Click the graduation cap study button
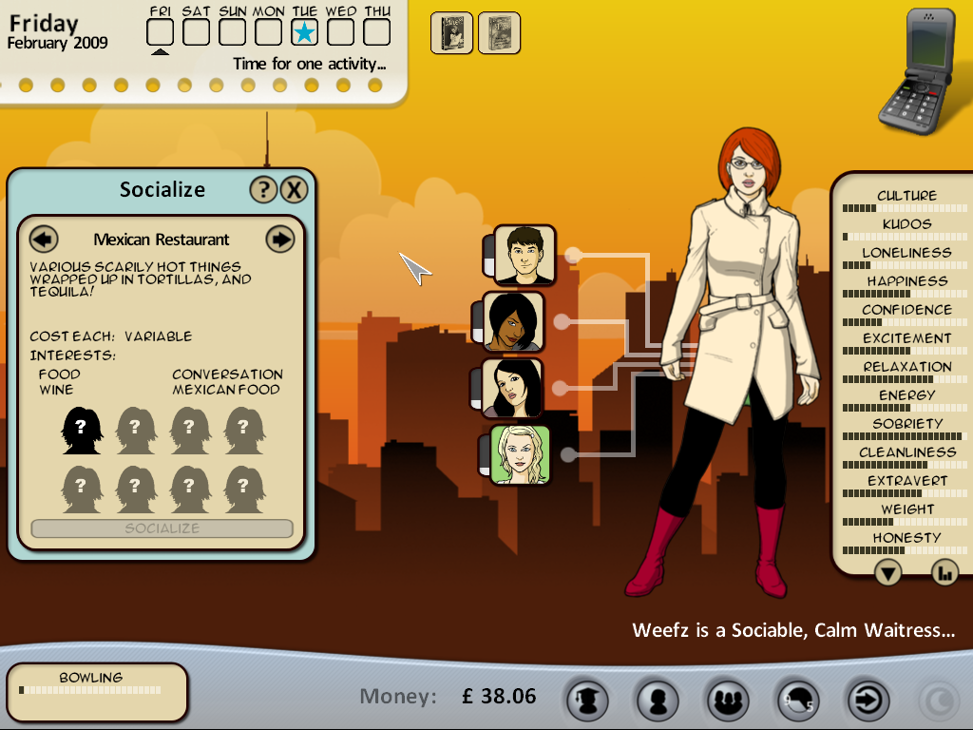The height and width of the screenshot is (730, 973). [x=587, y=700]
